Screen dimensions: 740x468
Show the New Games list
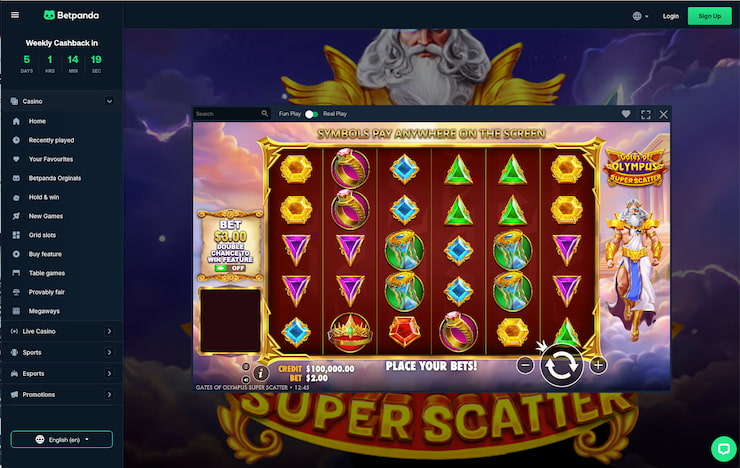(x=46, y=216)
